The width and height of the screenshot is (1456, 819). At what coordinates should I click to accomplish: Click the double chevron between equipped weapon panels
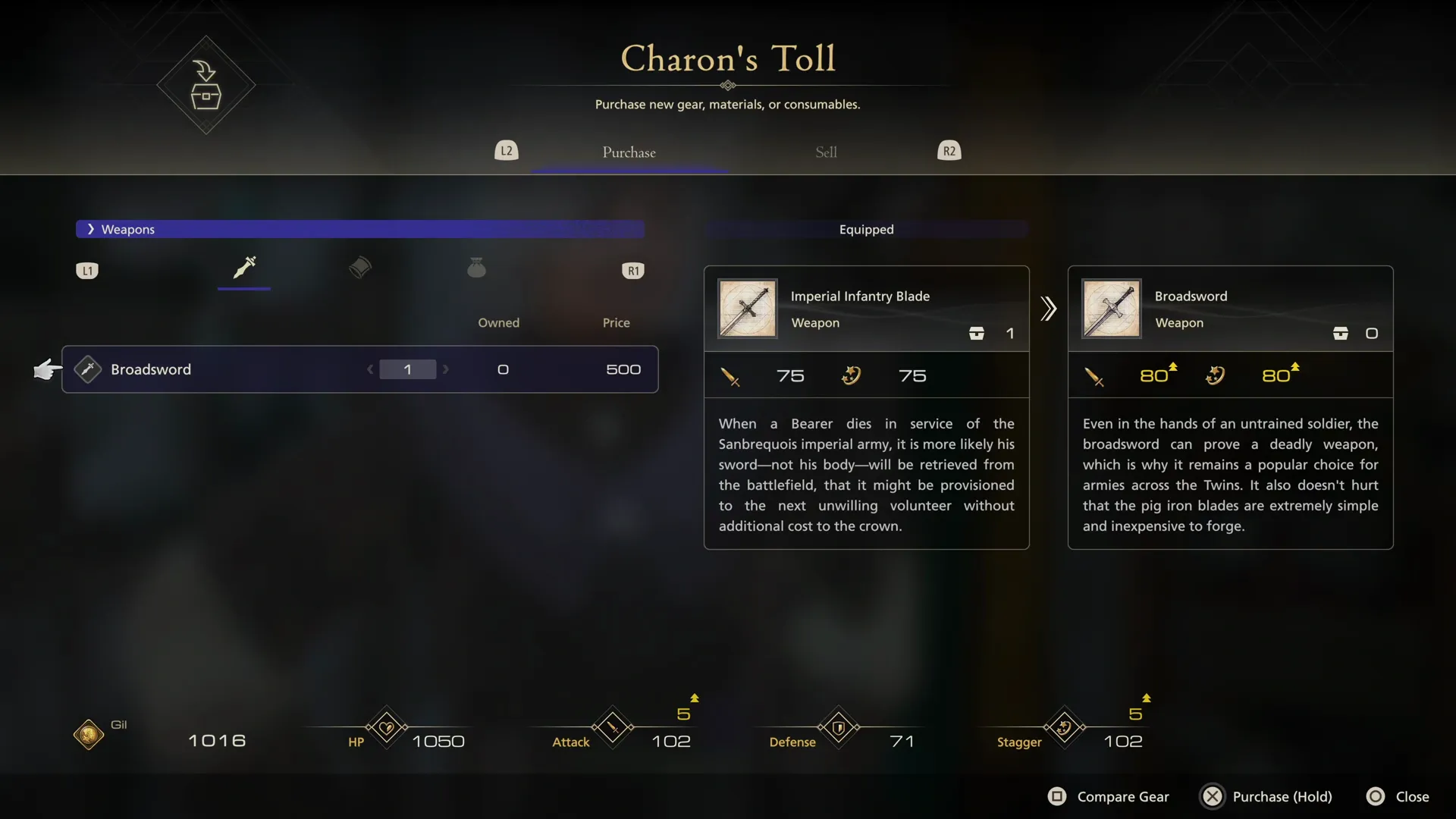tap(1048, 309)
